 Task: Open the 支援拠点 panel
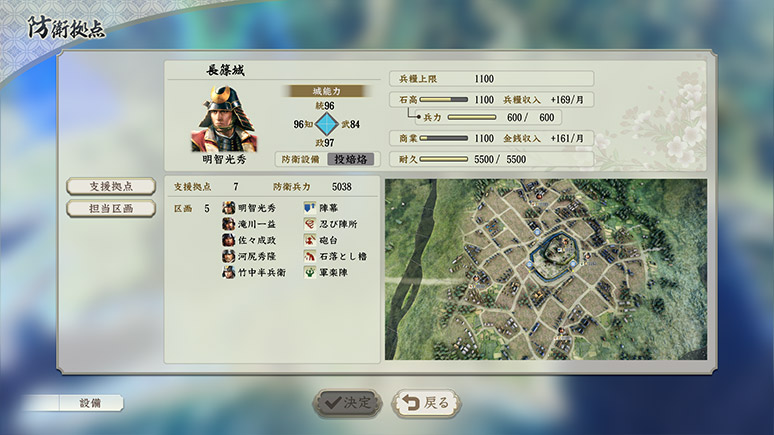tap(110, 187)
